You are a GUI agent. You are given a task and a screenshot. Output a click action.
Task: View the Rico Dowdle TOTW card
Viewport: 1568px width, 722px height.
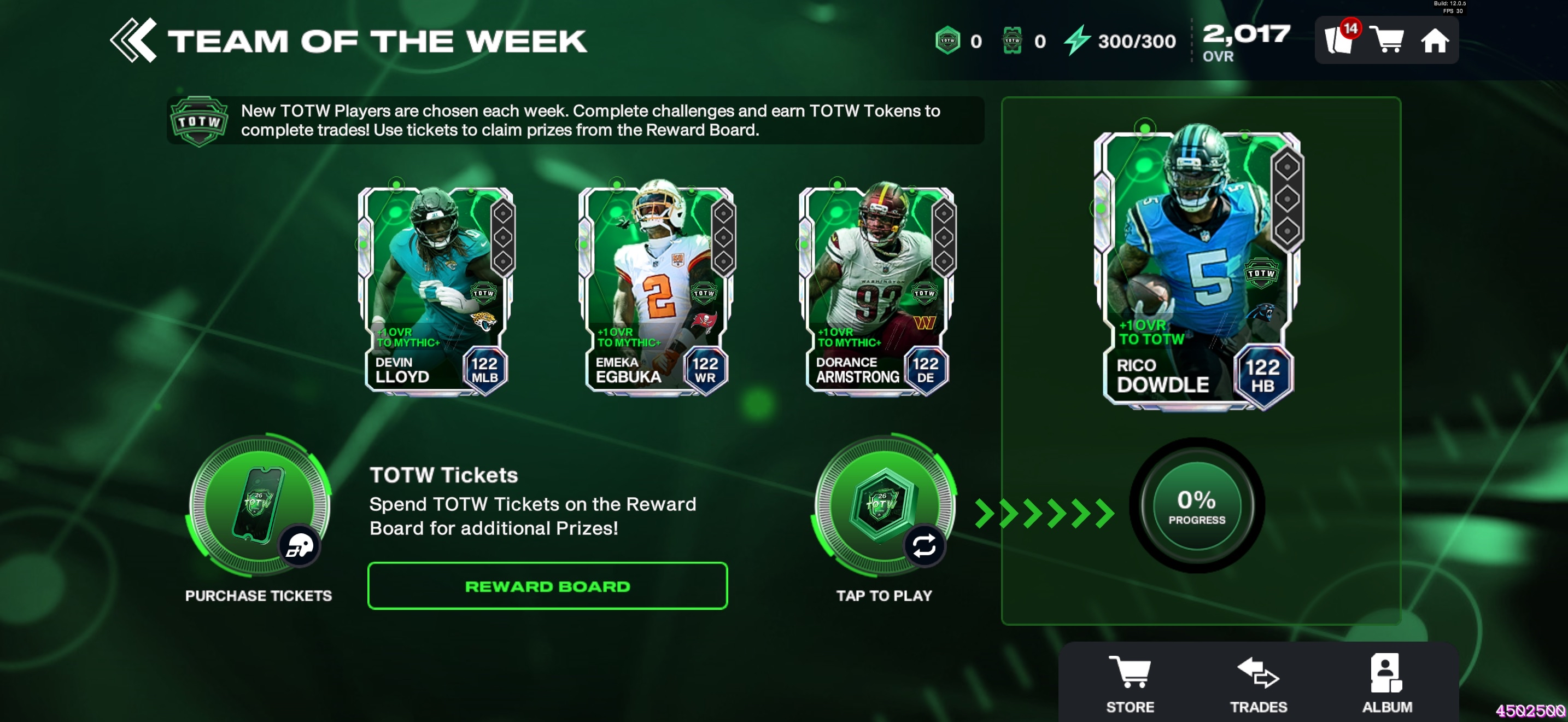click(x=1197, y=268)
